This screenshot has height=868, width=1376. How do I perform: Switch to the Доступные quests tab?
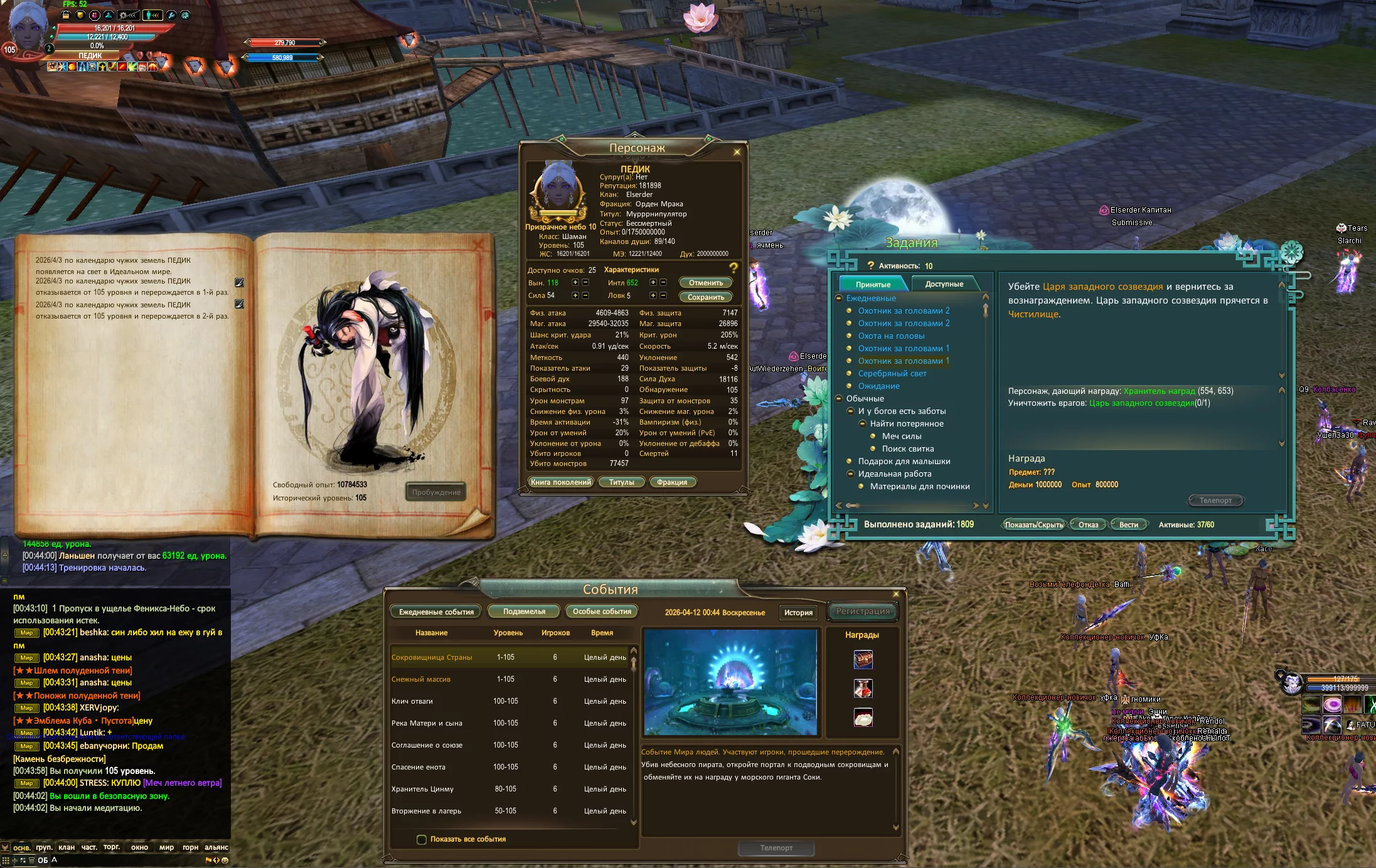[x=944, y=284]
